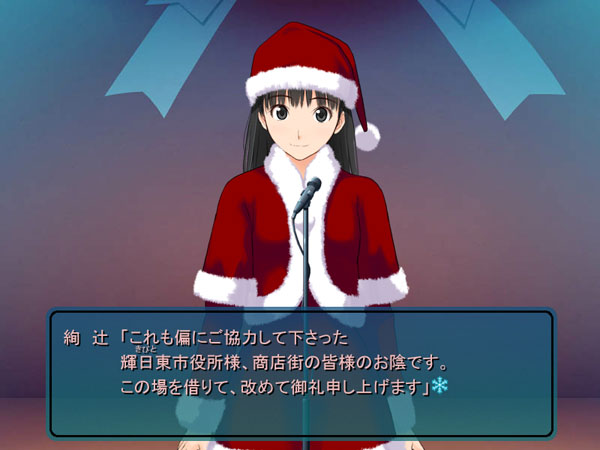This screenshot has height=450, width=600.
Task: Click the blue snowflake continue indicator
Action: [439, 385]
